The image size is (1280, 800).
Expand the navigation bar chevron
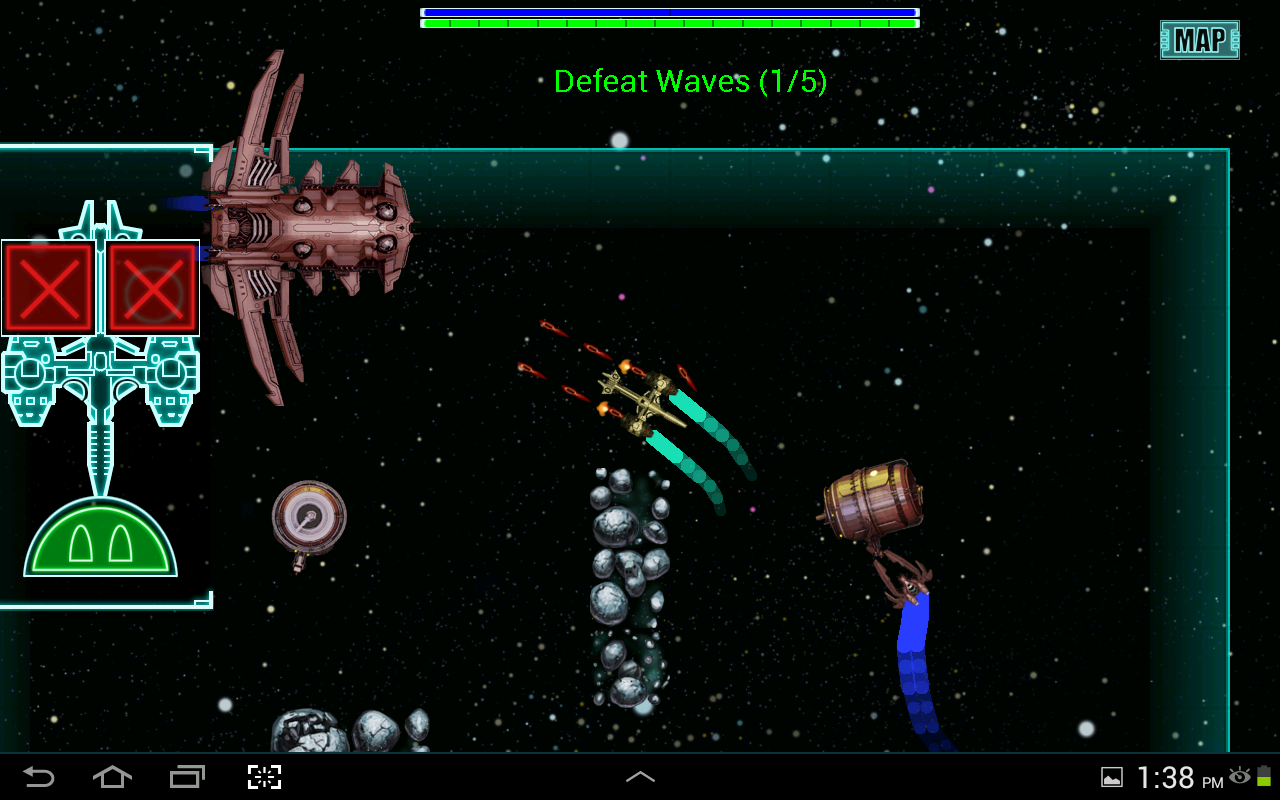tap(639, 777)
